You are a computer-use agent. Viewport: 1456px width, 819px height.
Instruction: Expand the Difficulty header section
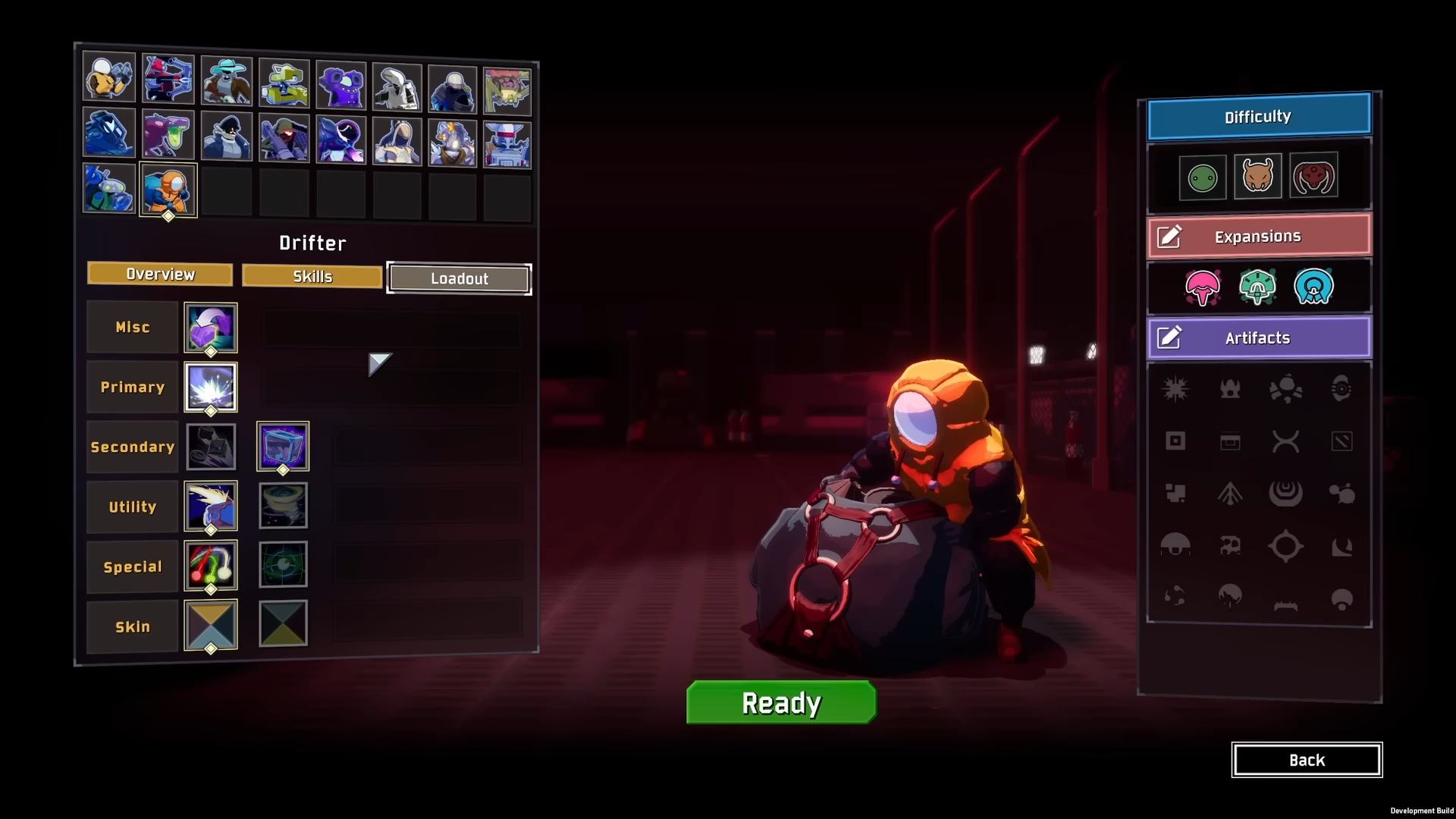(x=1257, y=115)
